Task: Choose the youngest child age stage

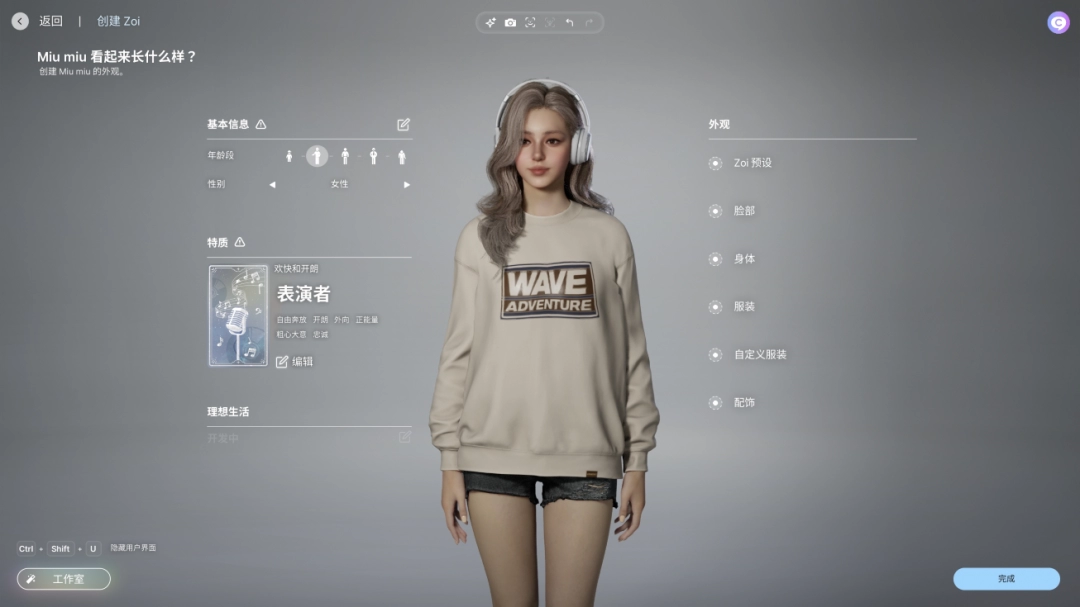Action: (x=289, y=157)
